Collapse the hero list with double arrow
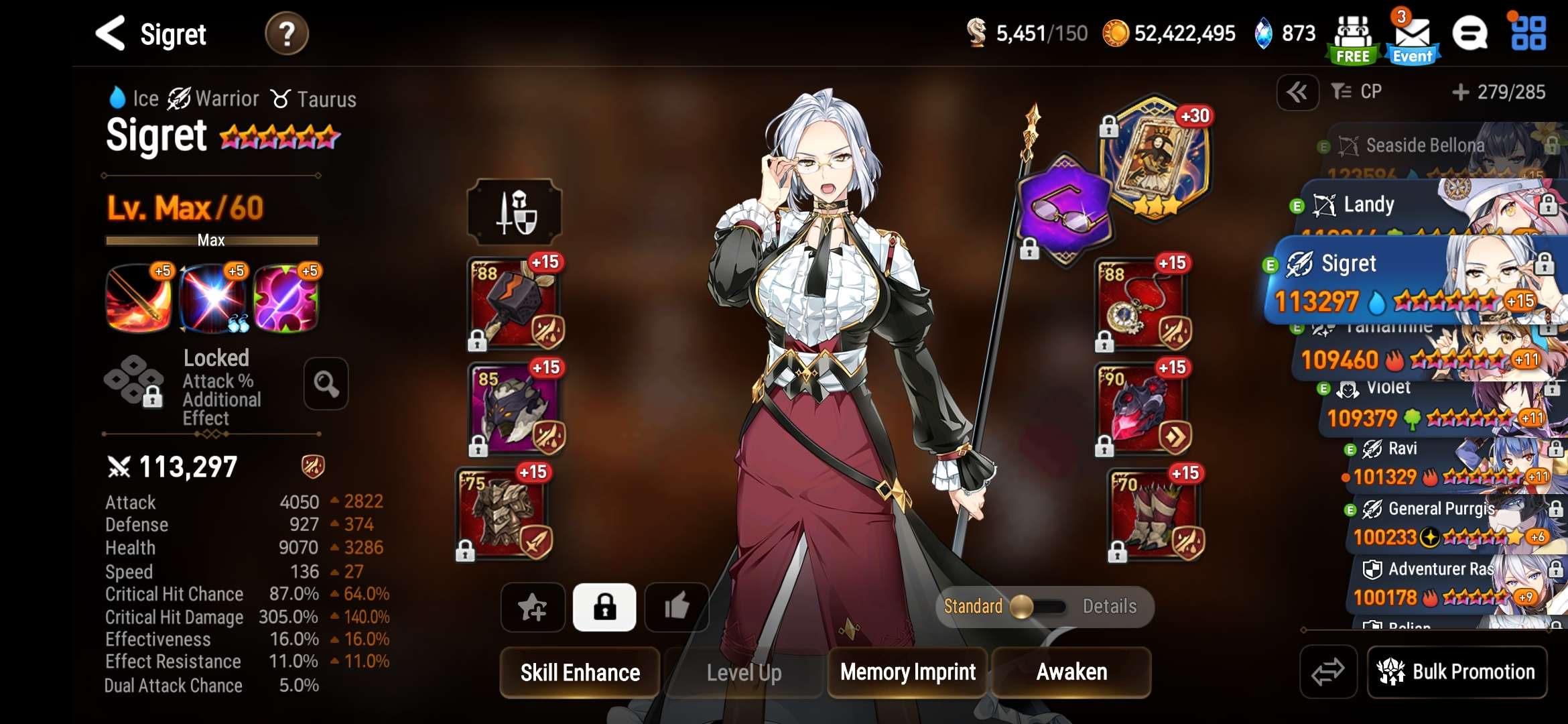The height and width of the screenshot is (724, 1568). pyautogui.click(x=1297, y=92)
